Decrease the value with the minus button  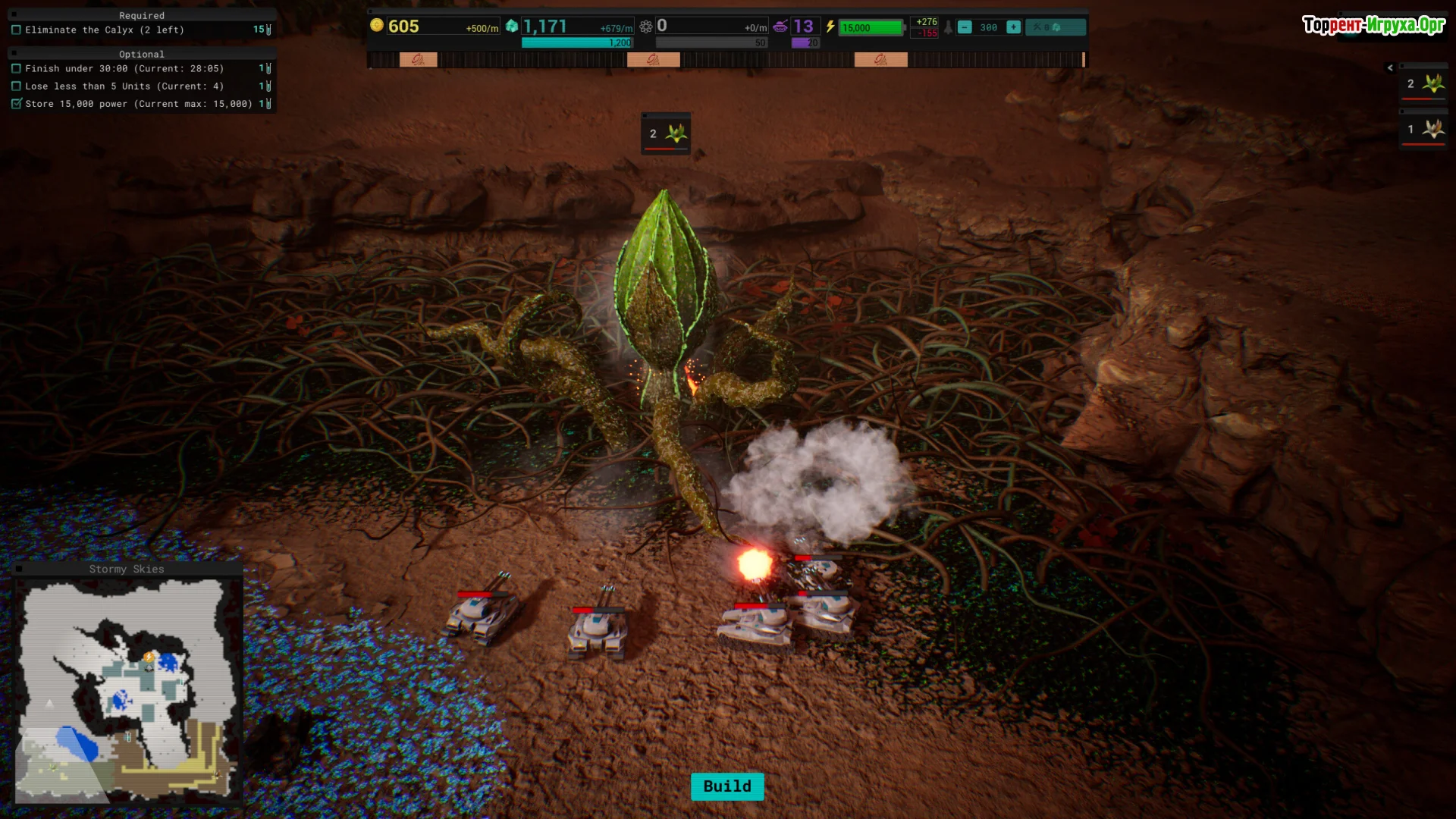click(x=965, y=27)
